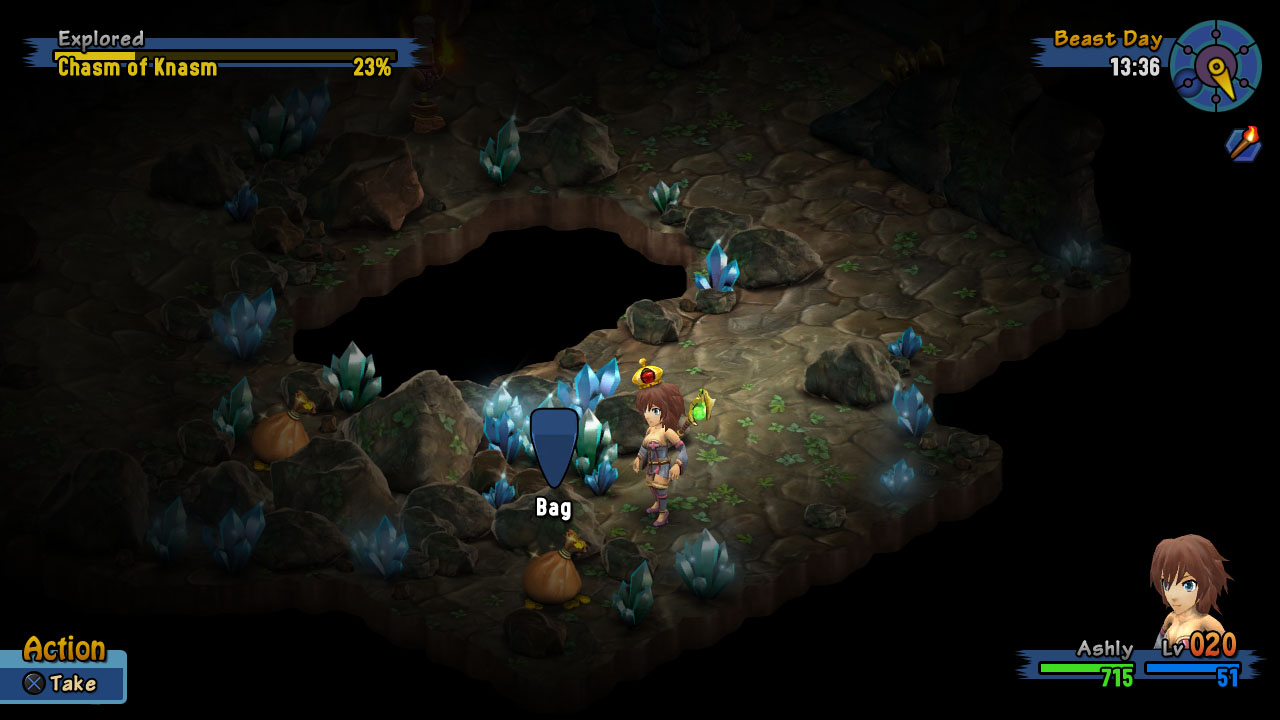This screenshot has height=720, width=1280.
Task: Click the day-cycle clock dial
Action: [x=1215, y=66]
